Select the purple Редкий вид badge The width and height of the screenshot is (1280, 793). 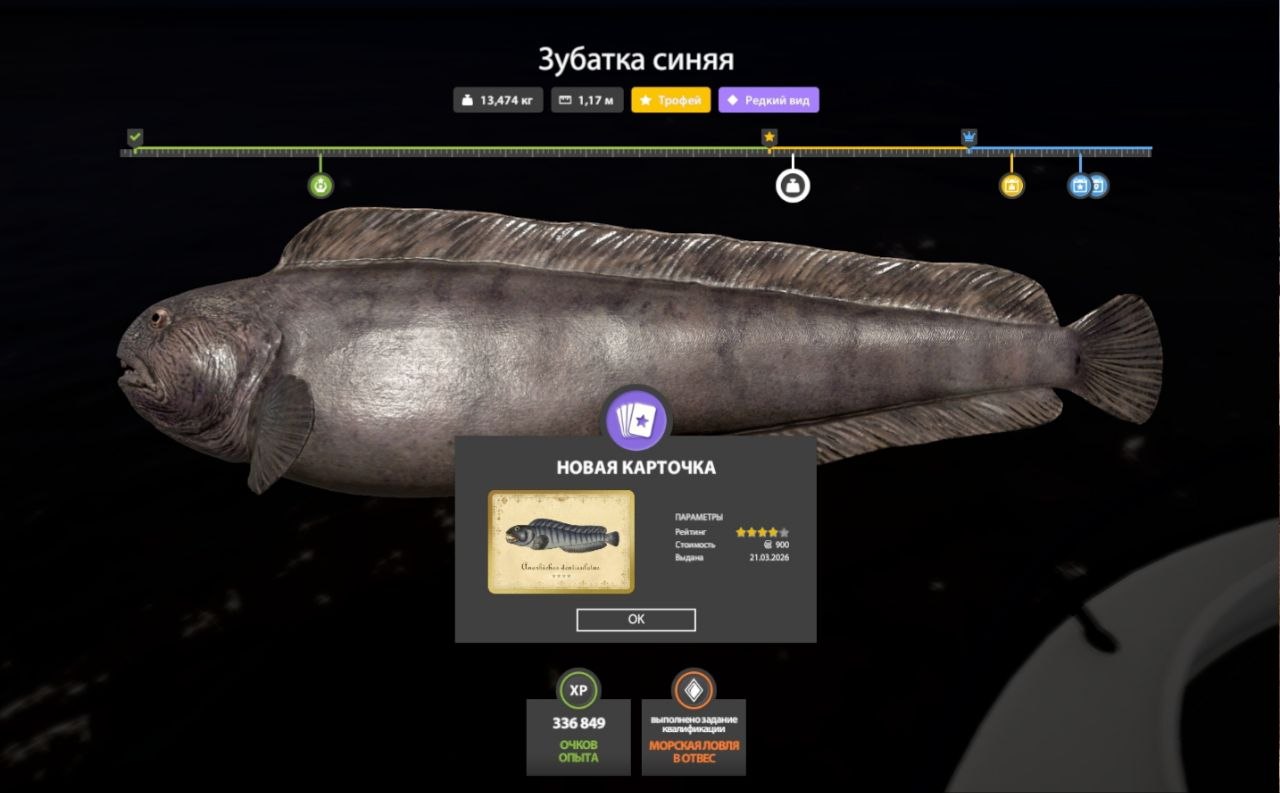[768, 100]
